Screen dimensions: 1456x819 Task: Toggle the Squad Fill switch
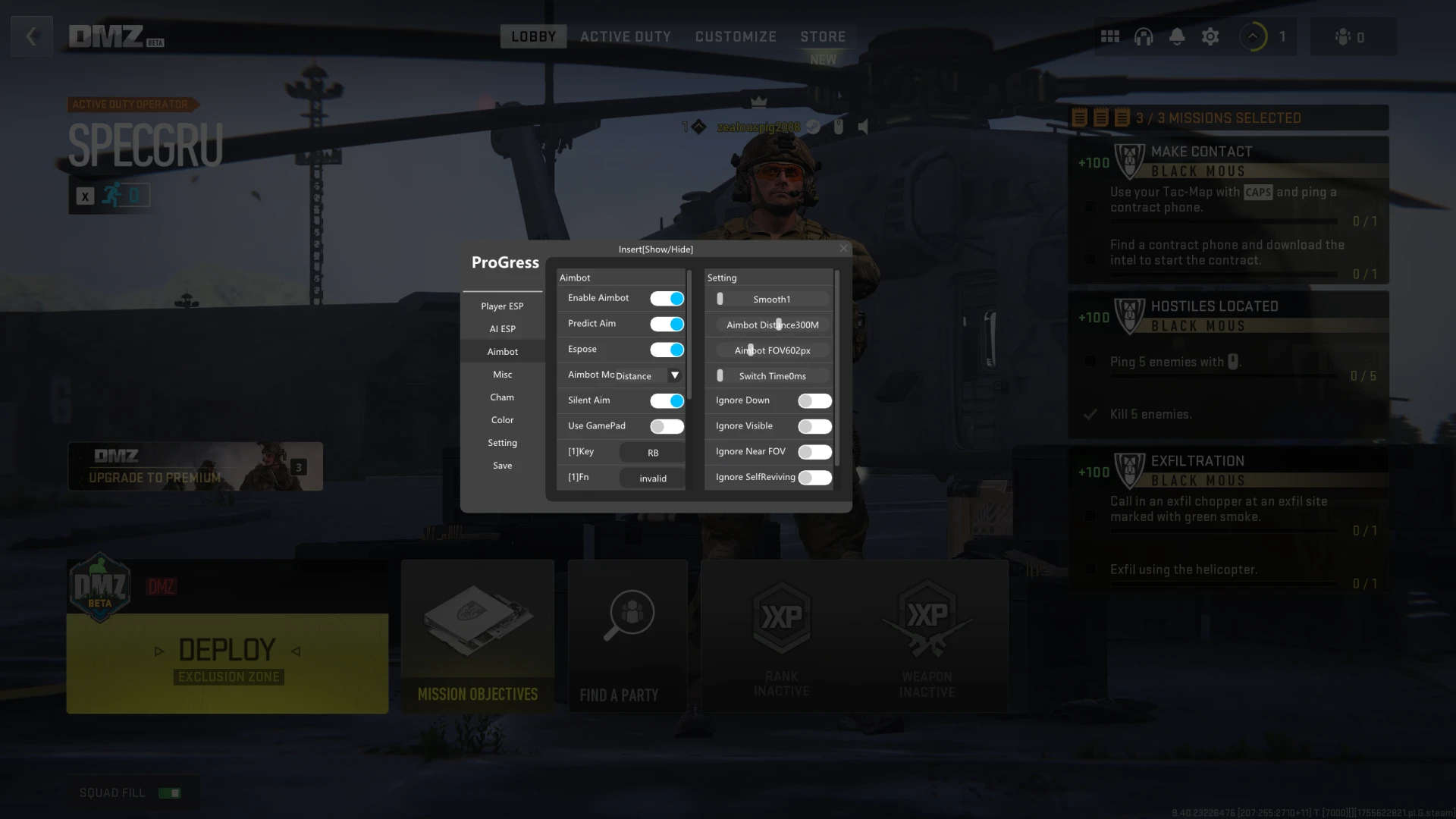(x=169, y=793)
